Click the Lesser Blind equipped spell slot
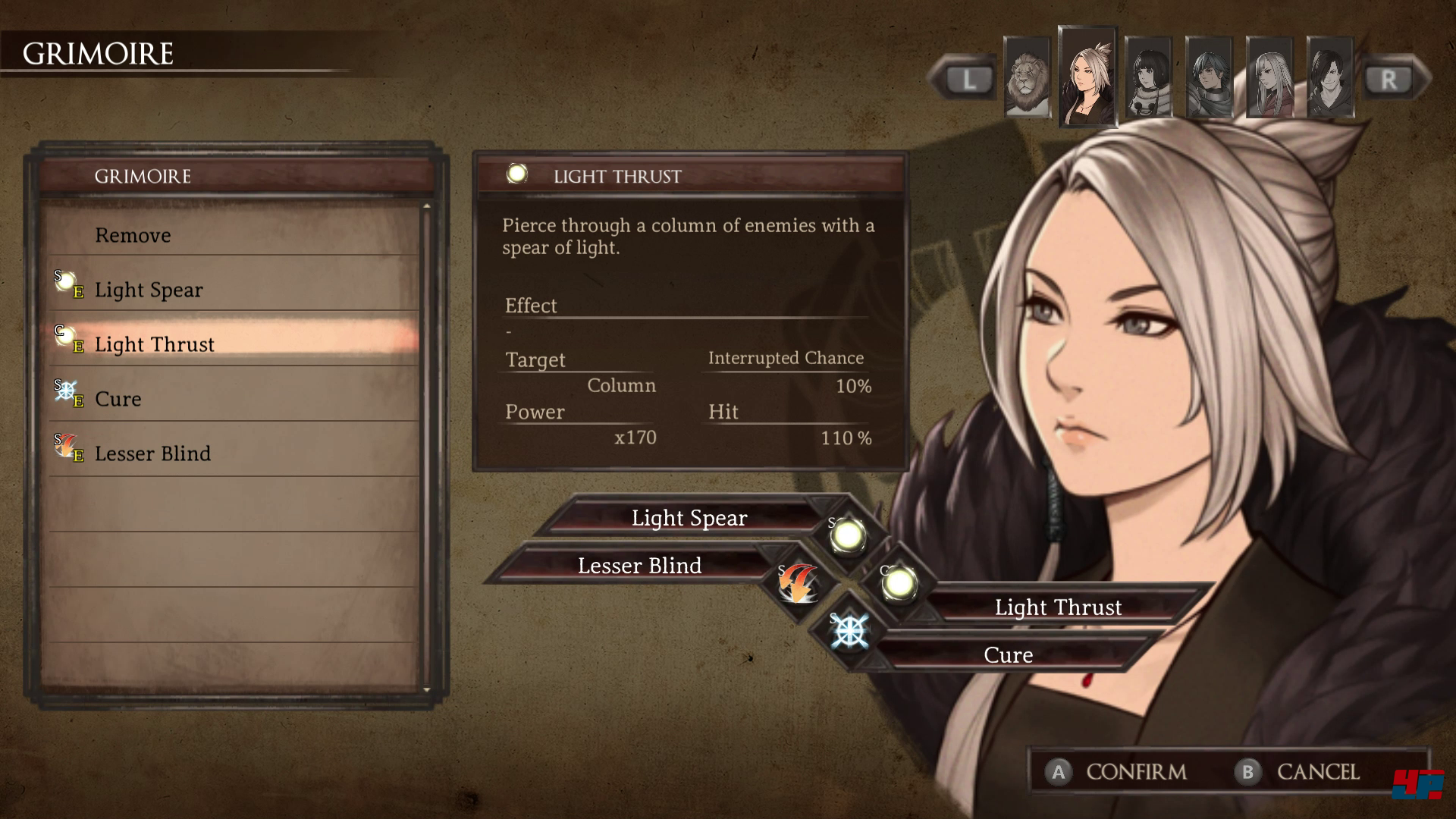Viewport: 1456px width, 819px height. (x=639, y=566)
